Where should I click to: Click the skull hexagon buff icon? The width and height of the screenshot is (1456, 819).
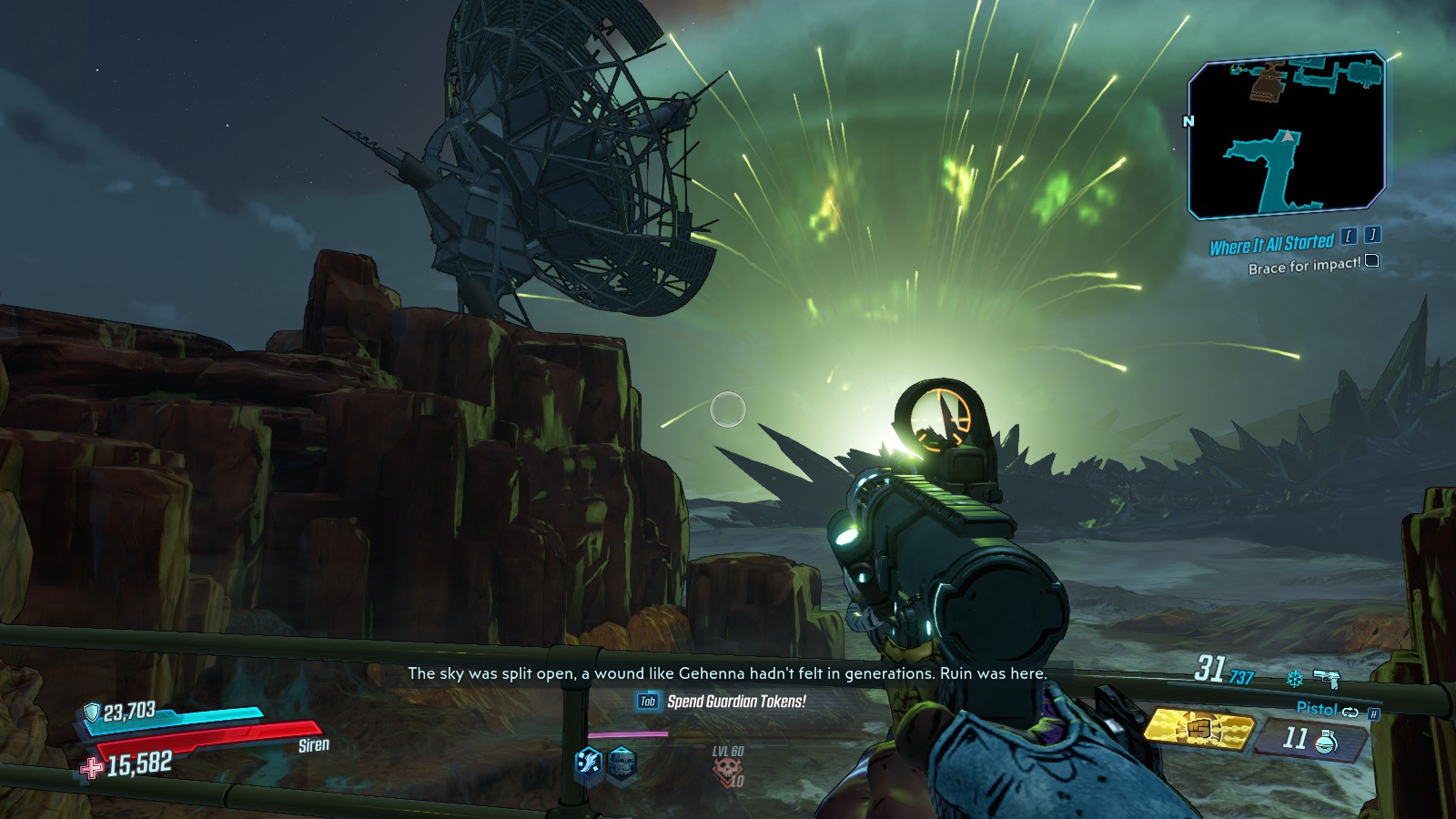(622, 763)
